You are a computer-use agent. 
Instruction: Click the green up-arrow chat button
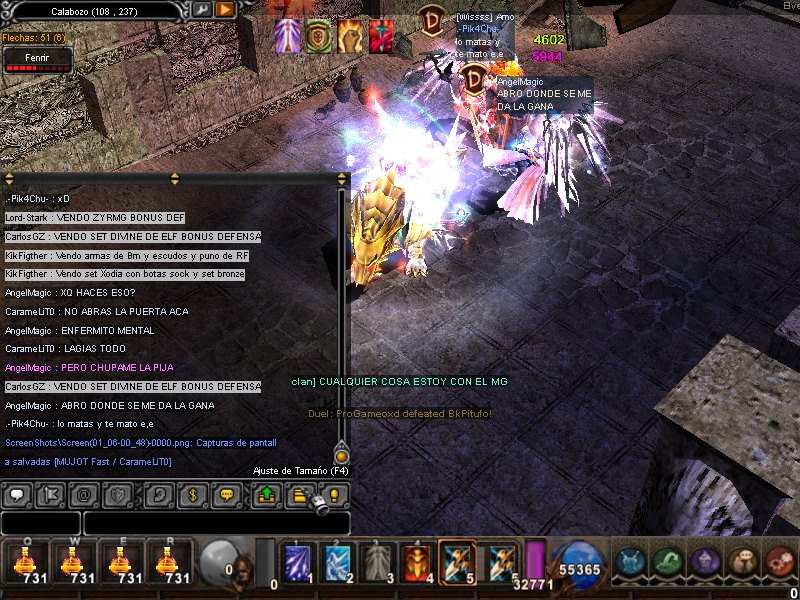pos(266,494)
